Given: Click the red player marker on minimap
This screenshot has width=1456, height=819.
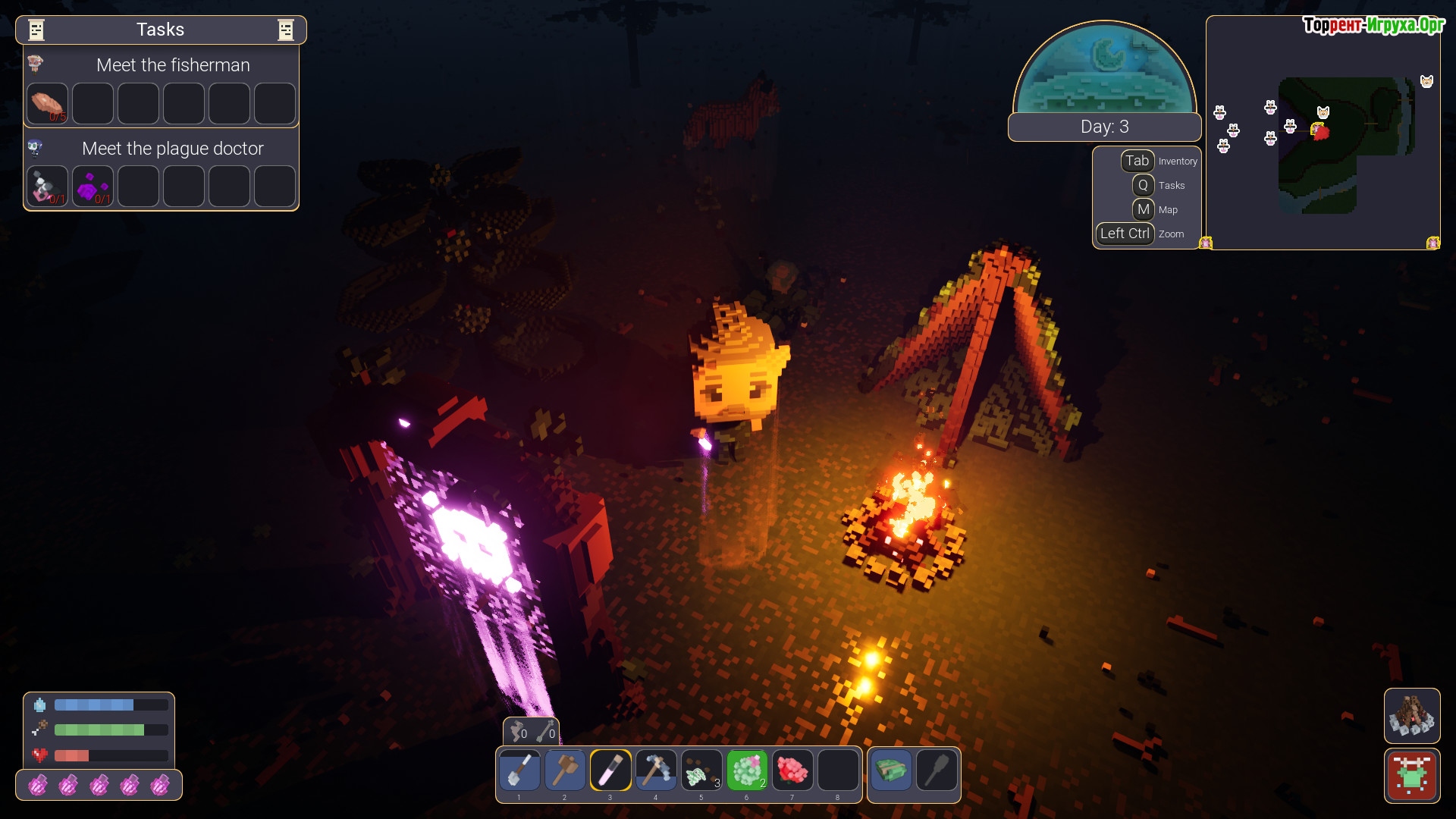Looking at the screenshot, I should [1320, 132].
